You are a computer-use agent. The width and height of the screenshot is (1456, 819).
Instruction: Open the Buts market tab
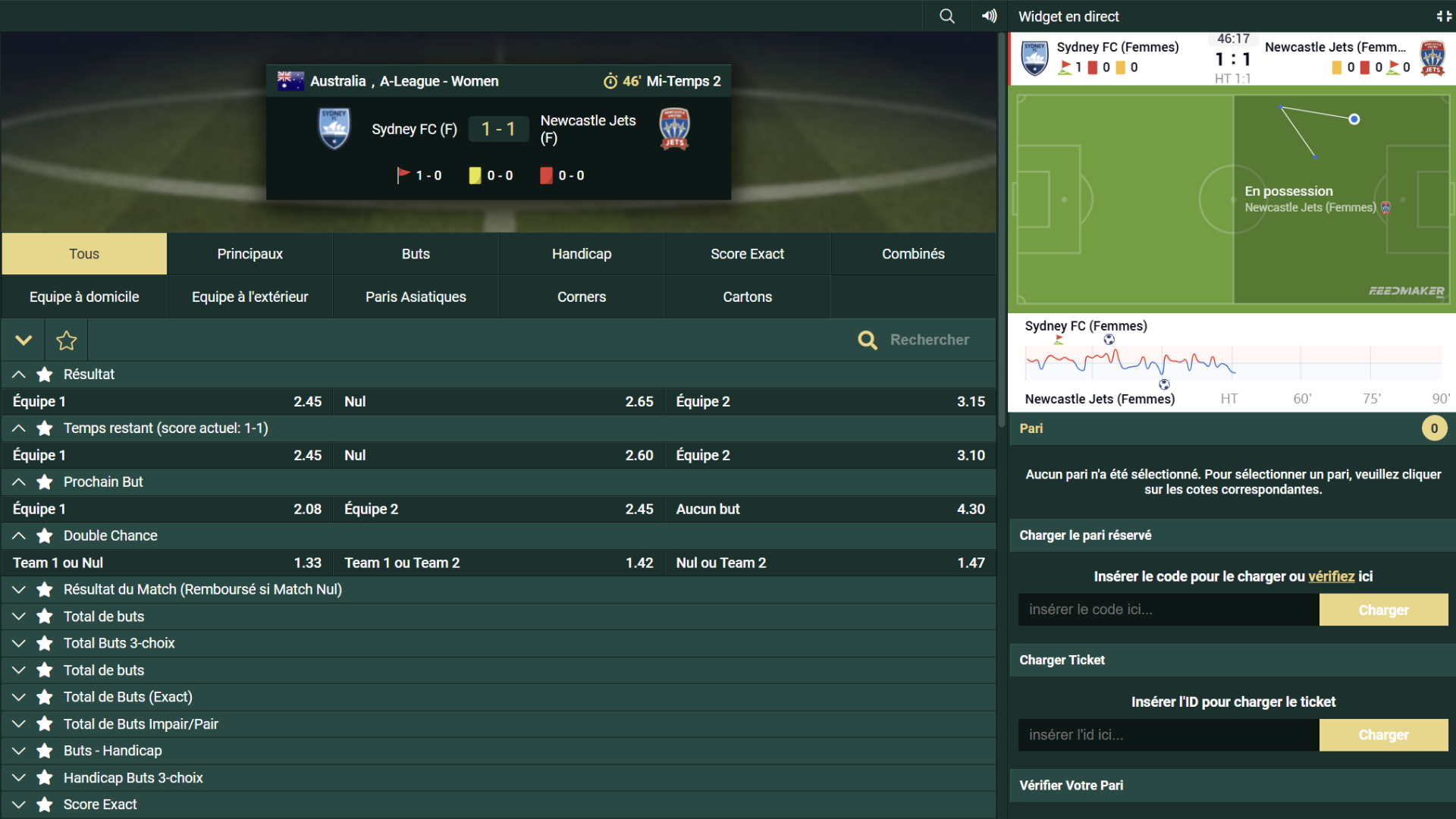coord(416,254)
